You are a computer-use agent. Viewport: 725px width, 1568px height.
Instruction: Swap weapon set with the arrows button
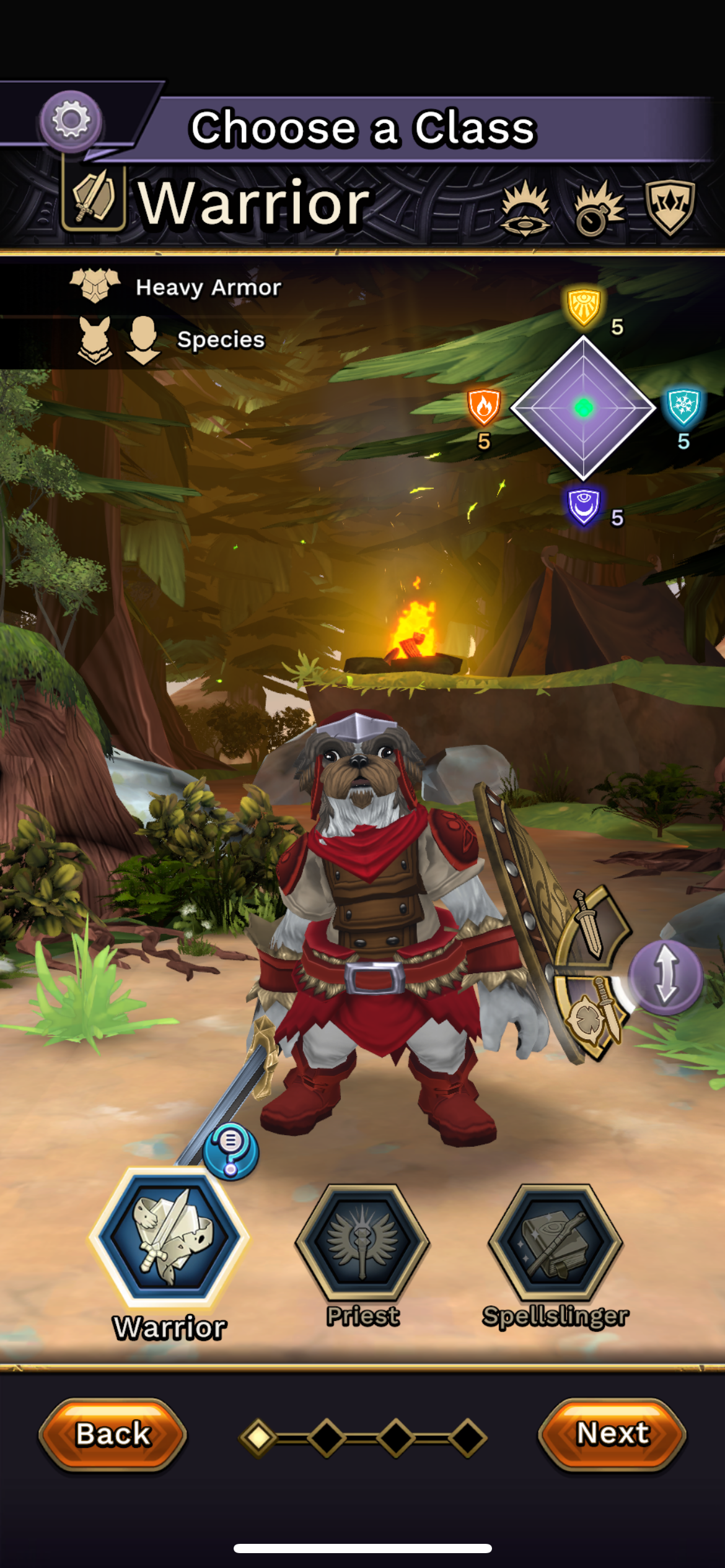(x=666, y=977)
